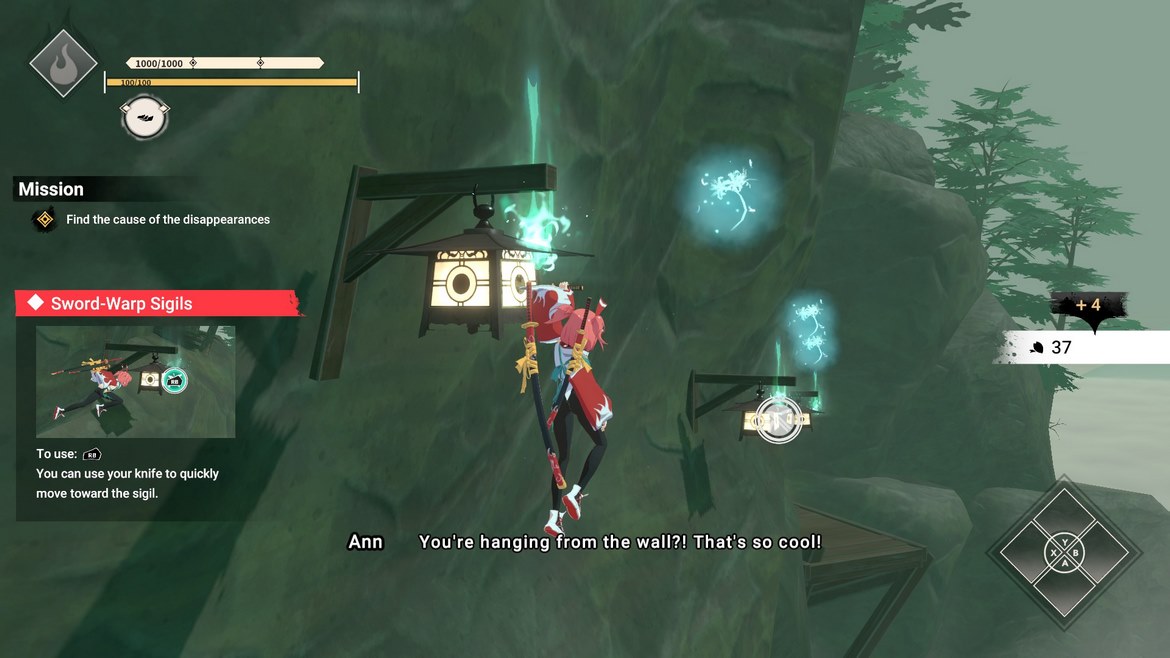View the Sword-Warp Sigils tutorial thumbnail
This screenshot has width=1170, height=658.
pos(136,381)
